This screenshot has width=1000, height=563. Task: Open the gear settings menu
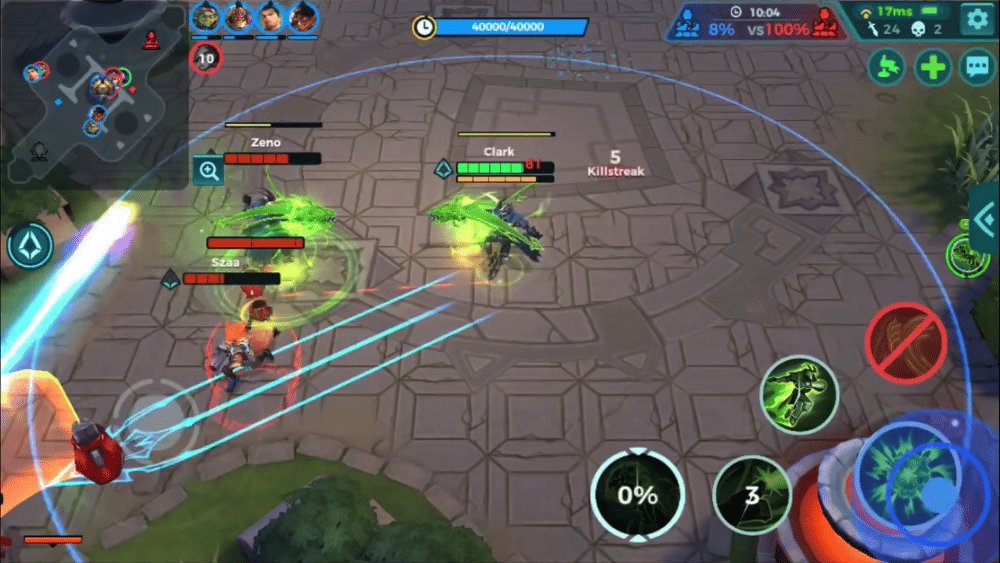coord(975,18)
